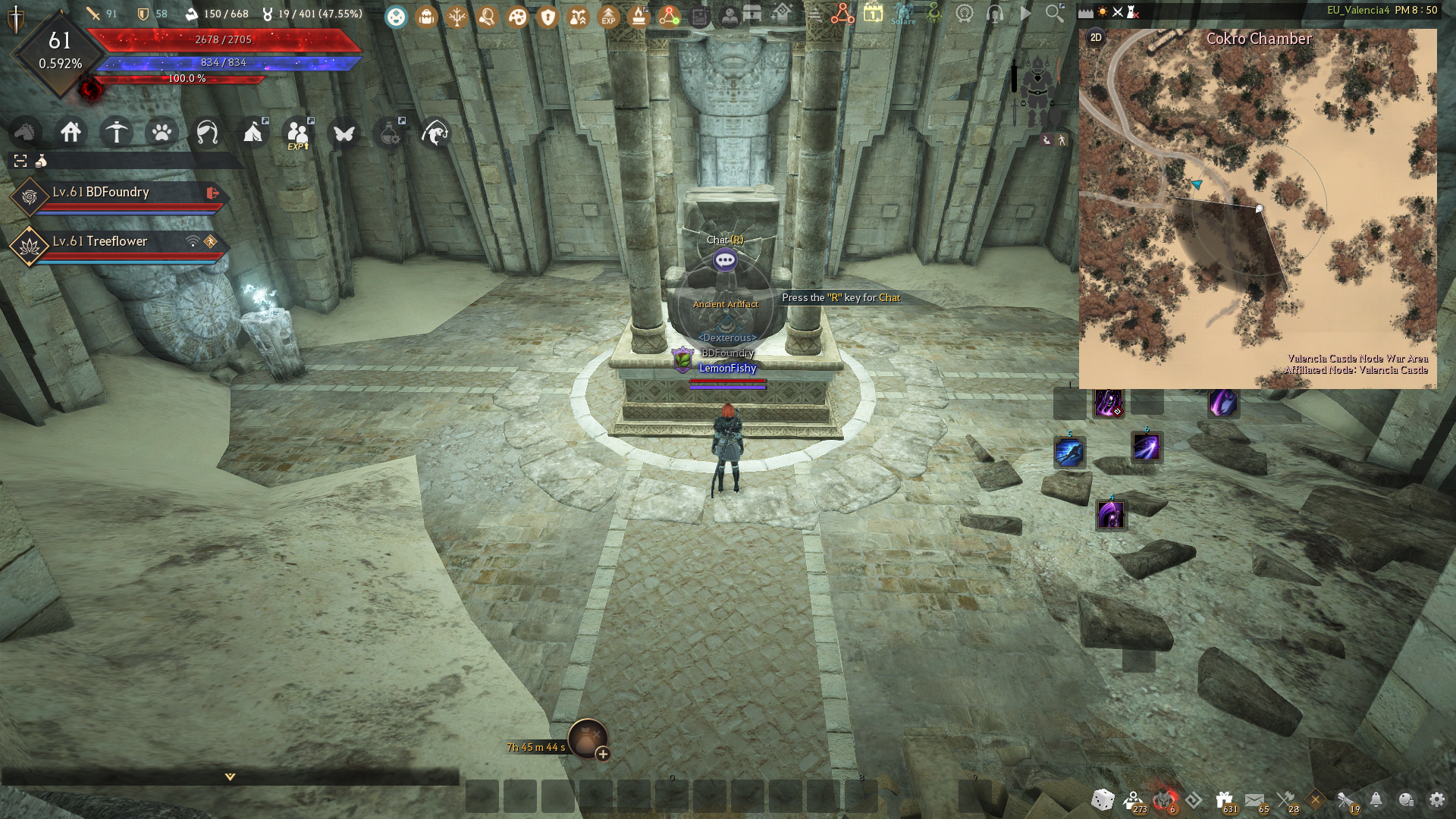Click the plus button on the buff timer
Viewport: 1456px width, 819px height.
[603, 754]
